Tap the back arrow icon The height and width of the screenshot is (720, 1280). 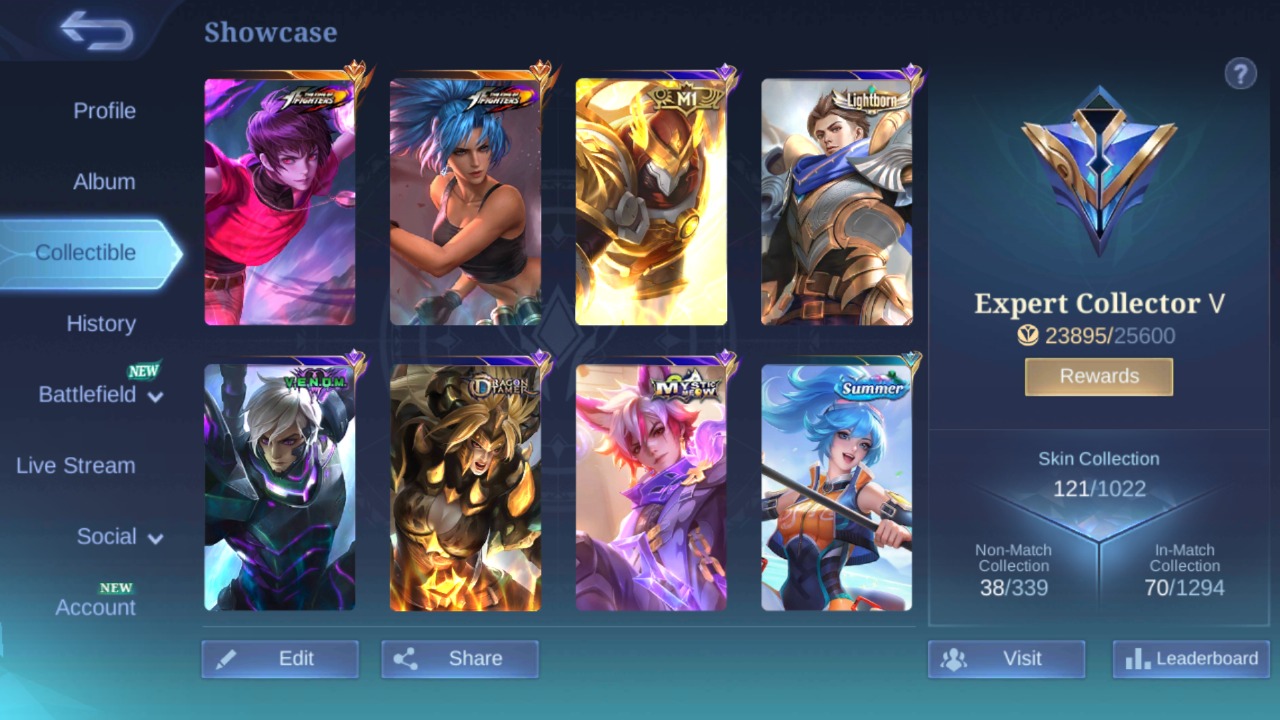point(95,30)
